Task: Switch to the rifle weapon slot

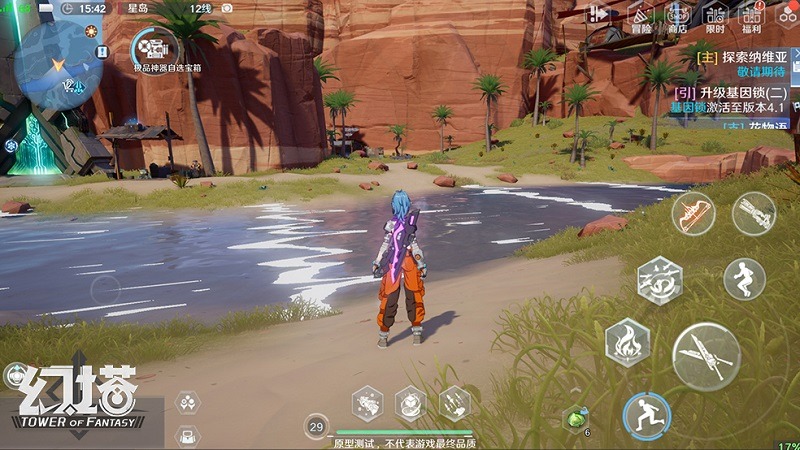Action: coord(753,213)
